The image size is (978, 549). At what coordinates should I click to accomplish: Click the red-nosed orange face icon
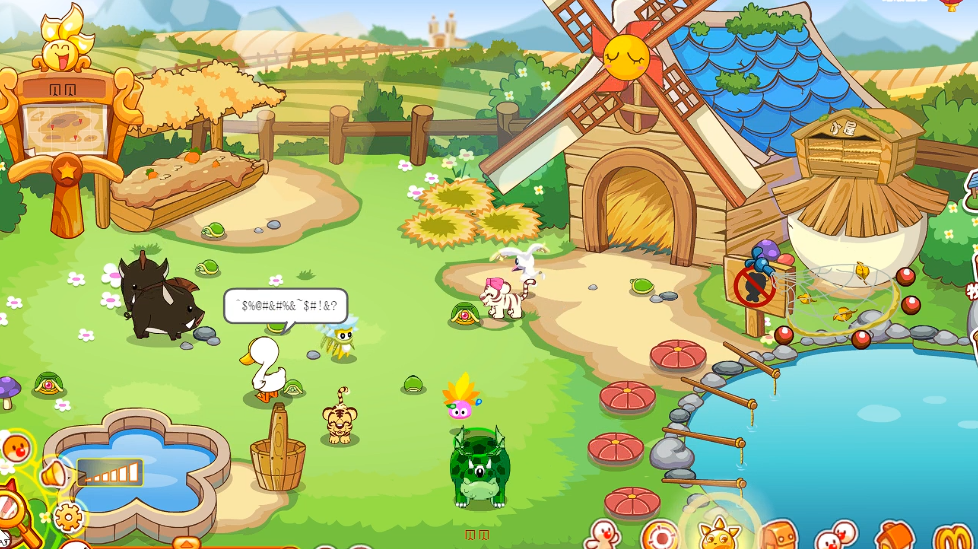pos(16,446)
